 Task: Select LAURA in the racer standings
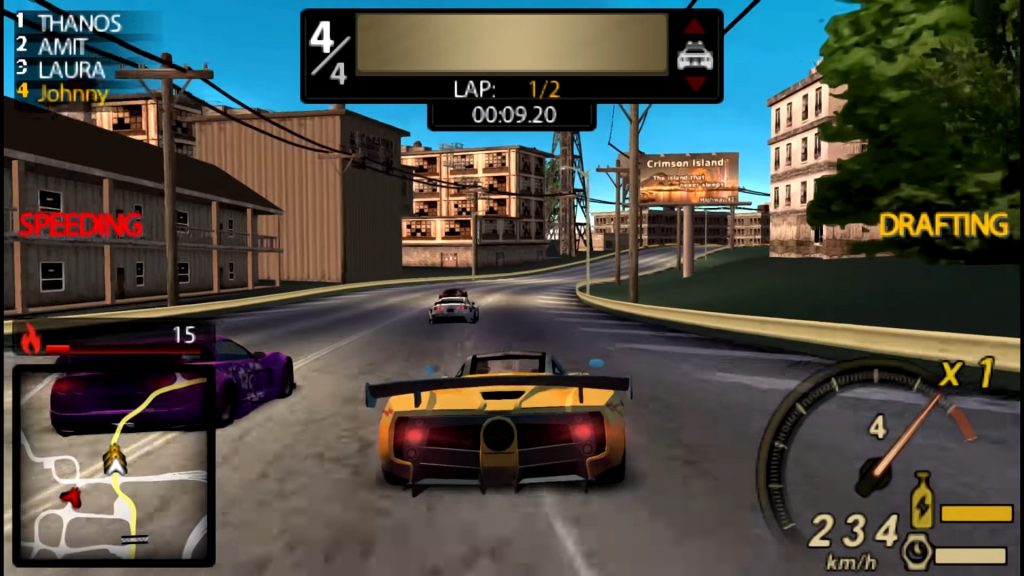point(71,70)
